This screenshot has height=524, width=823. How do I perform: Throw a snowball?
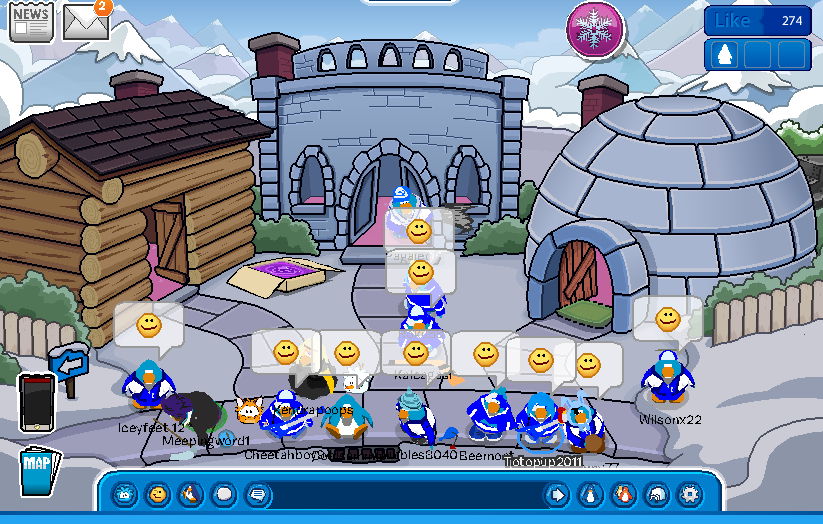(x=223, y=494)
